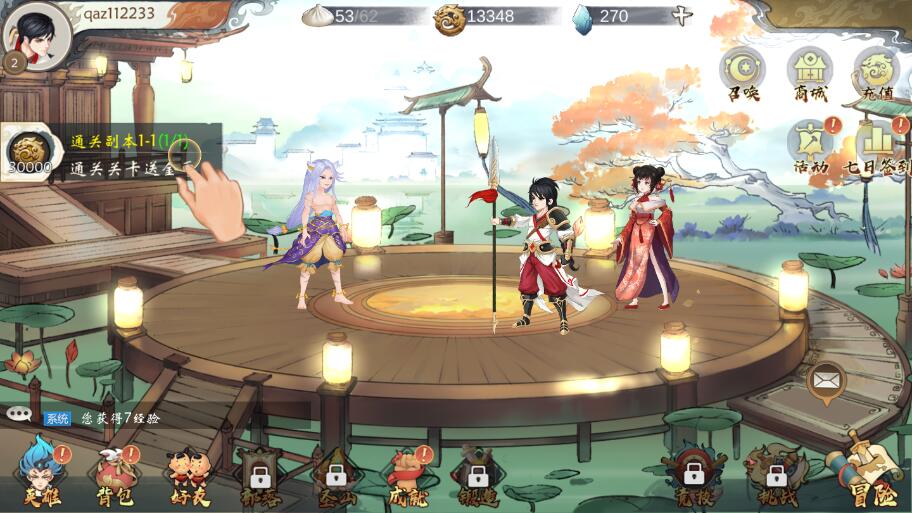Screen dimensions: 912x513
Task: Open the chat speech-bubble icon
Action: pyautogui.click(x=18, y=414)
